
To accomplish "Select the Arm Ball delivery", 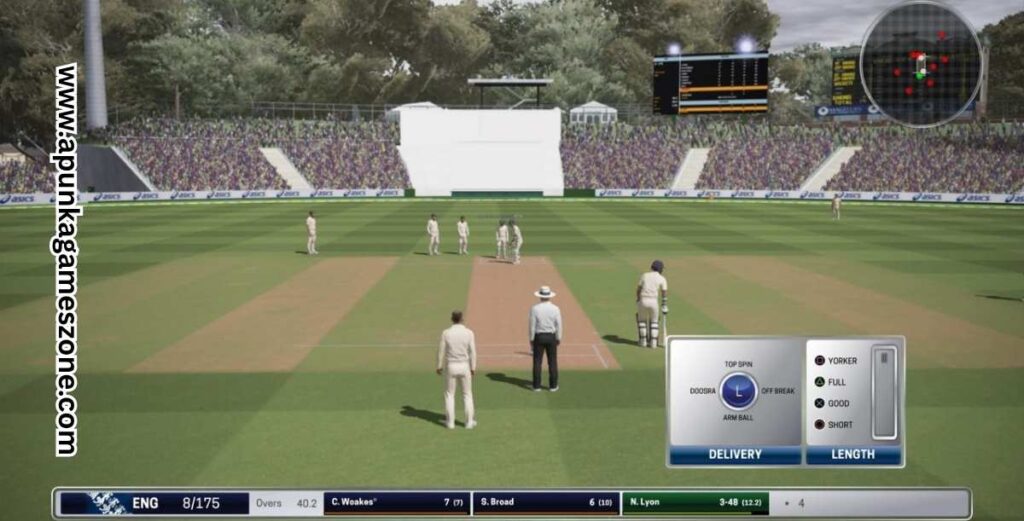I will (x=738, y=417).
